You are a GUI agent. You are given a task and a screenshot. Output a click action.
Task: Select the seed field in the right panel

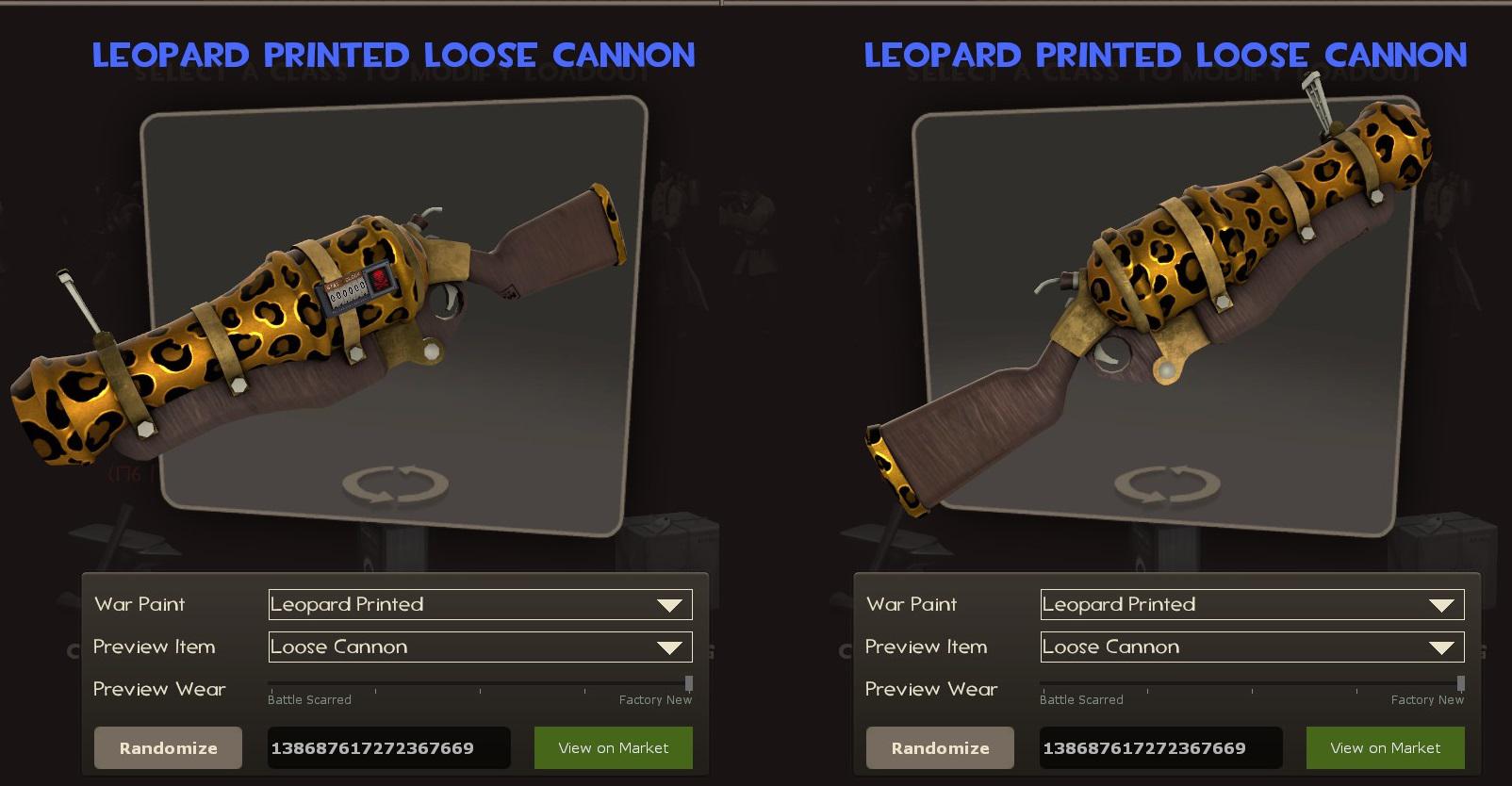tap(1160, 747)
